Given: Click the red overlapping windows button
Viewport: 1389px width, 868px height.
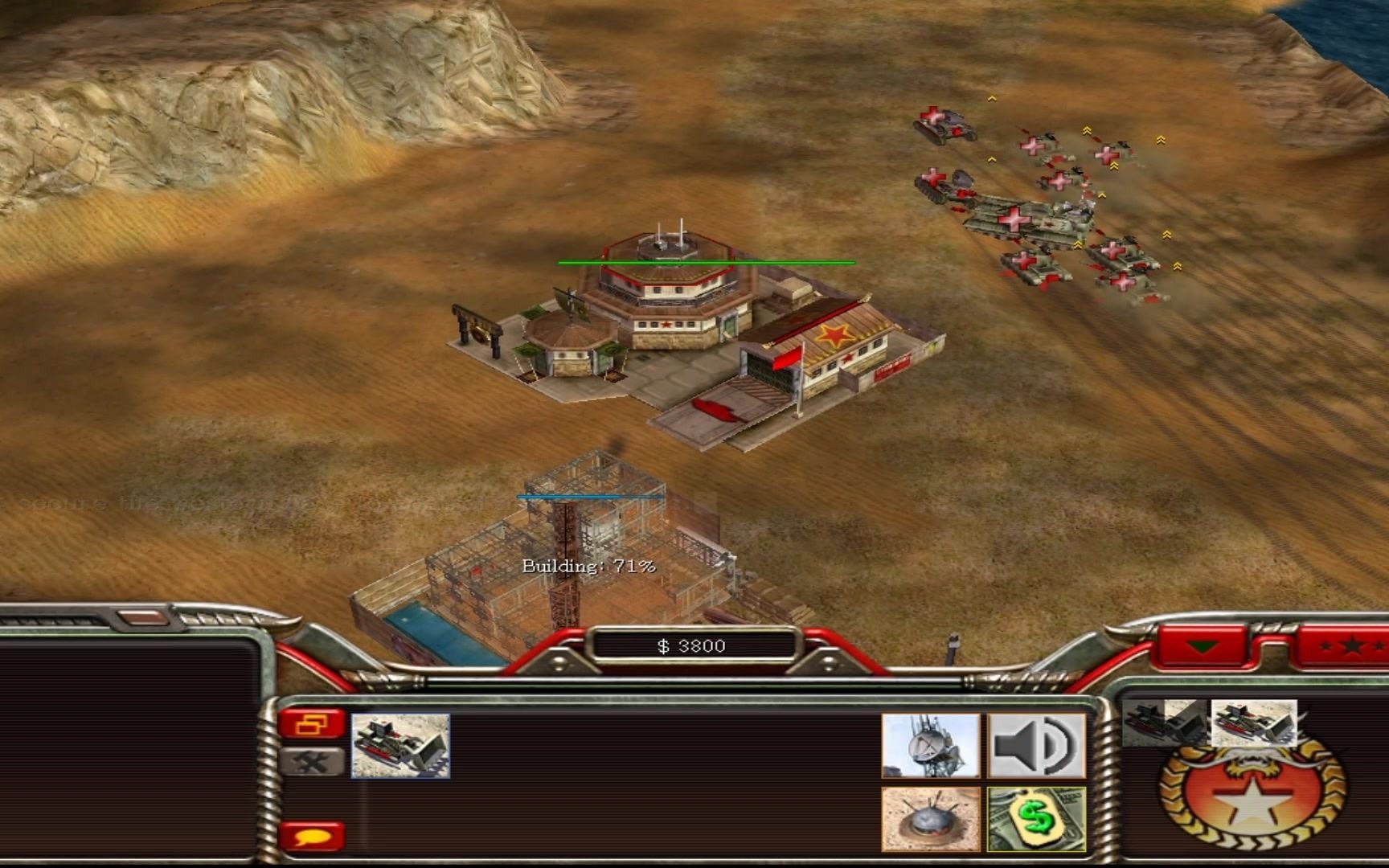Looking at the screenshot, I should click(x=311, y=725).
